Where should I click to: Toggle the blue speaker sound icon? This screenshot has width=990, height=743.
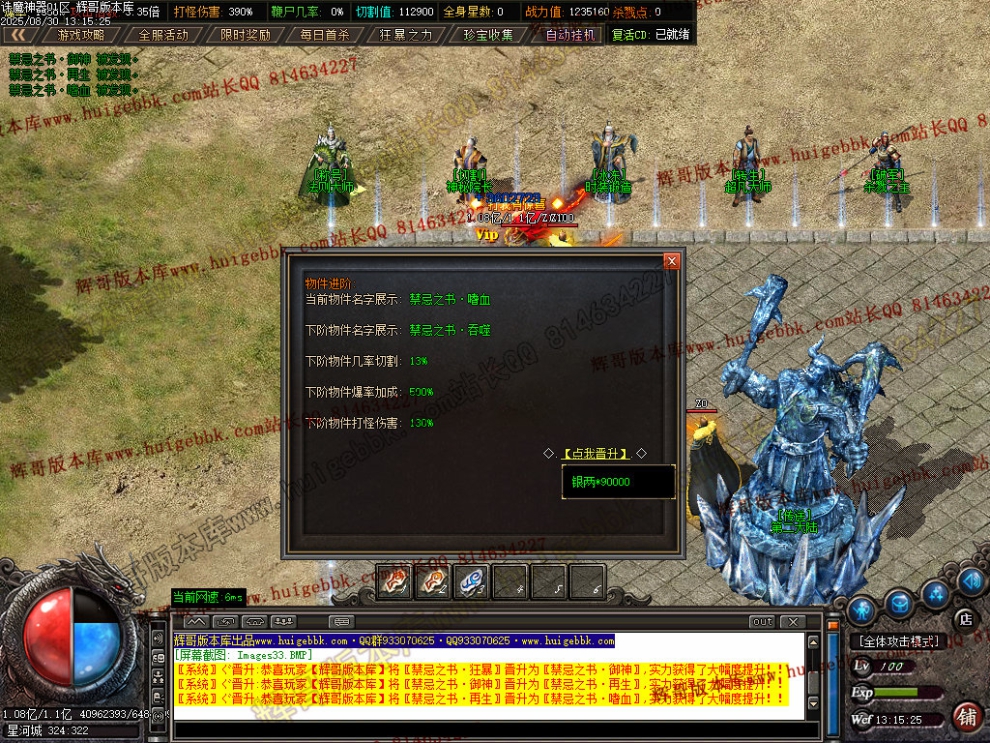point(970,581)
